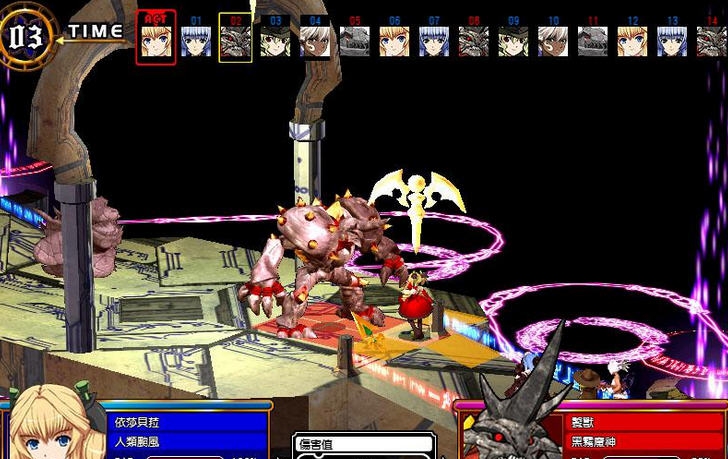Click turn 05 beast portrait
This screenshot has height=459, width=728.
coord(355,40)
